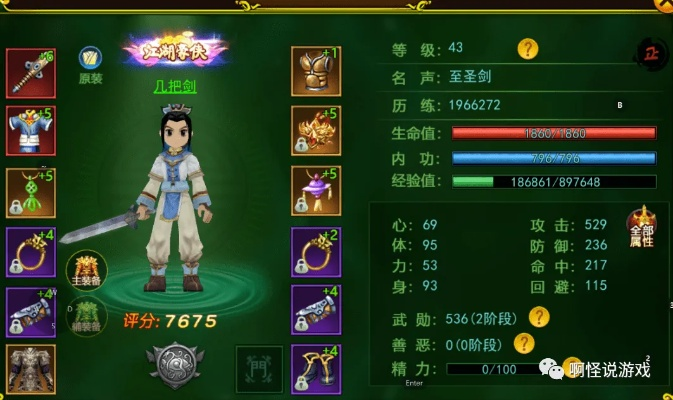Show help for 善恶 morality value

[522, 344]
